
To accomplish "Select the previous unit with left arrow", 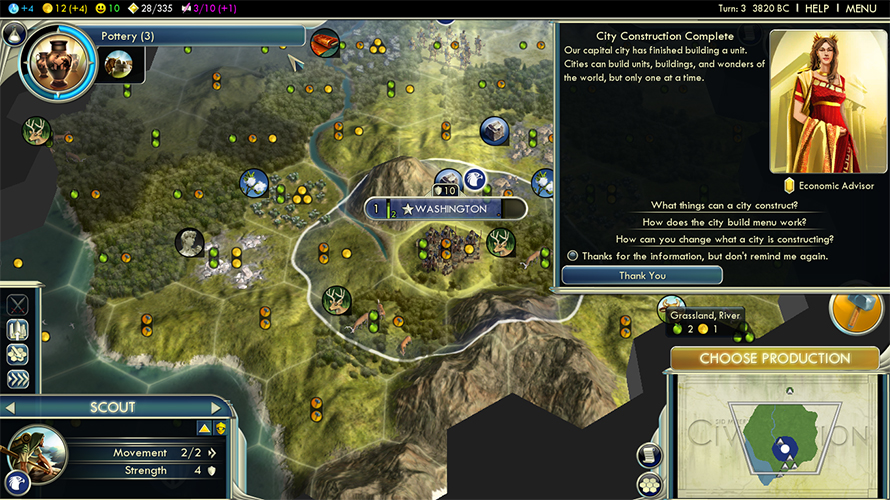I will point(9,407).
